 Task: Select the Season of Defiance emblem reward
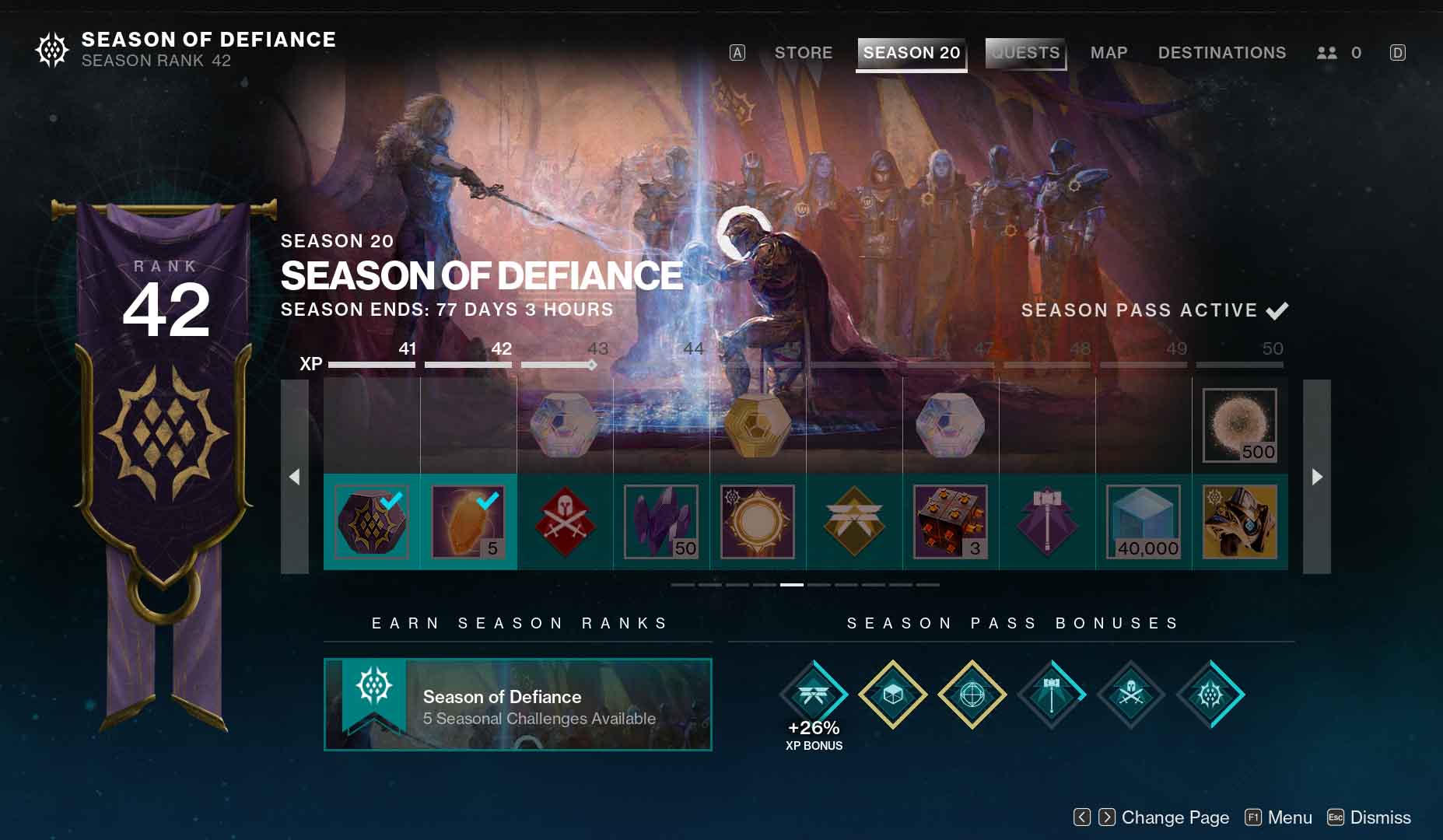coord(372,521)
